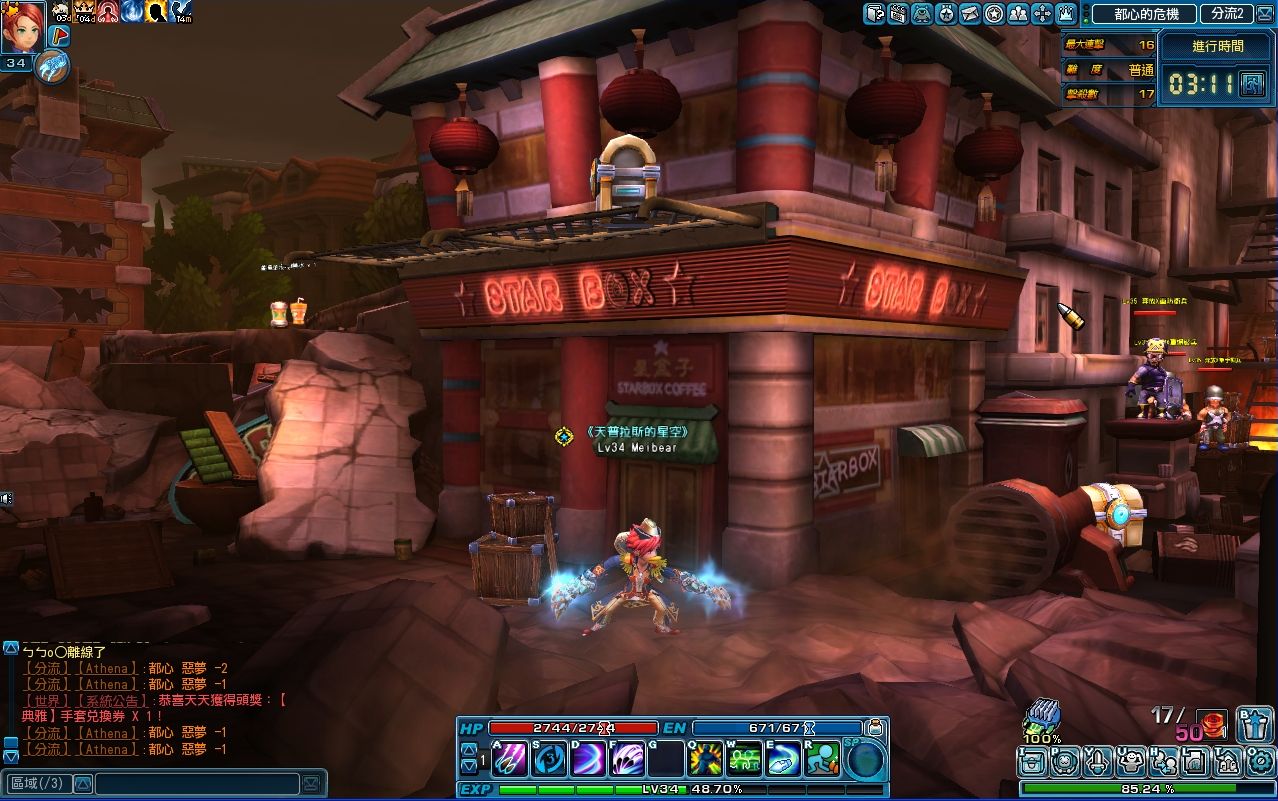This screenshot has width=1278, height=801.
Task: Use the yellow burst aura skill
Action: click(x=705, y=760)
